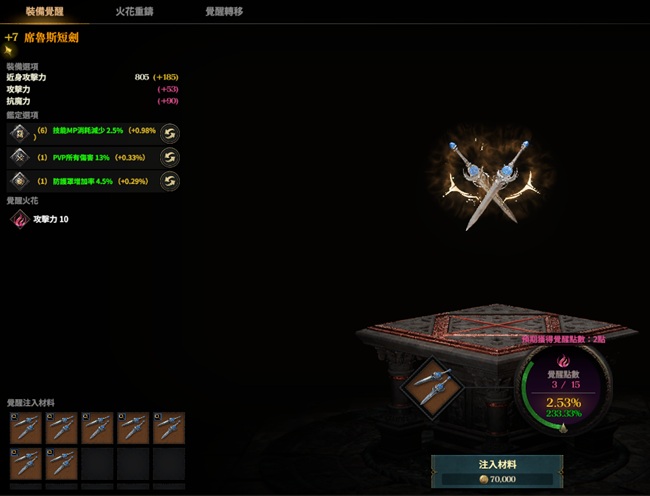This screenshot has width=650, height=496.
Task: Select the diamond-shaped dagger material slot
Action: (428, 384)
